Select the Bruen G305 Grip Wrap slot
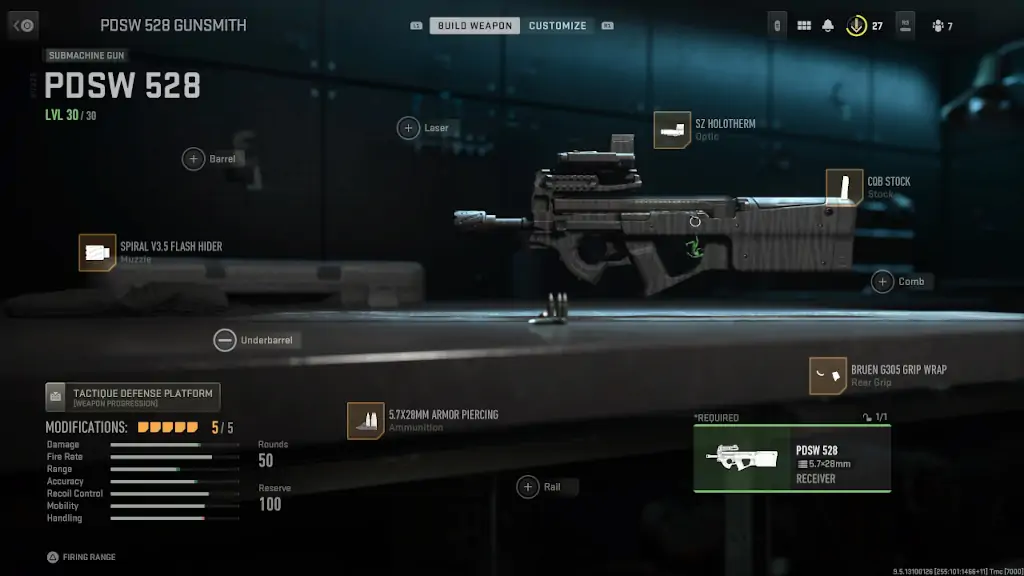The width and height of the screenshot is (1024, 576). [828, 375]
